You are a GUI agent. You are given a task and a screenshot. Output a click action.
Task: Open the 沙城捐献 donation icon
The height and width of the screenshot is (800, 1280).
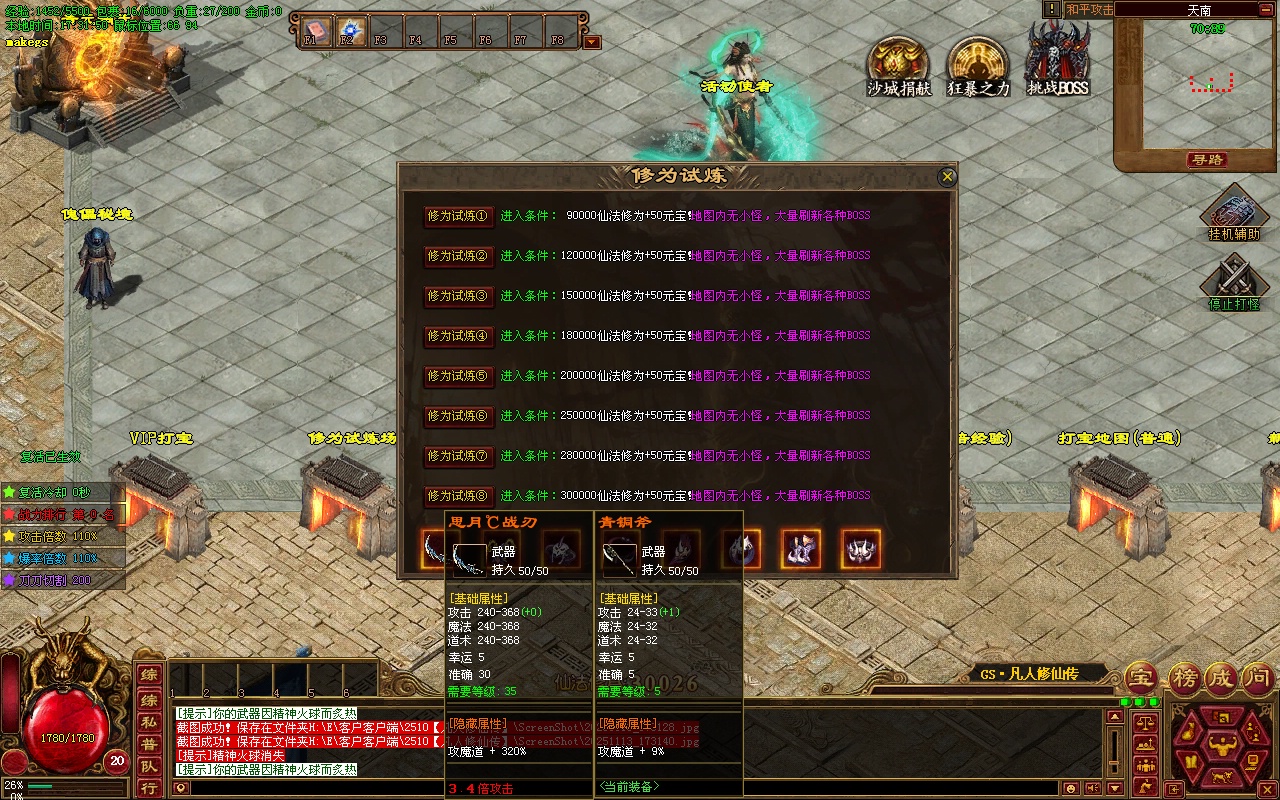click(898, 64)
